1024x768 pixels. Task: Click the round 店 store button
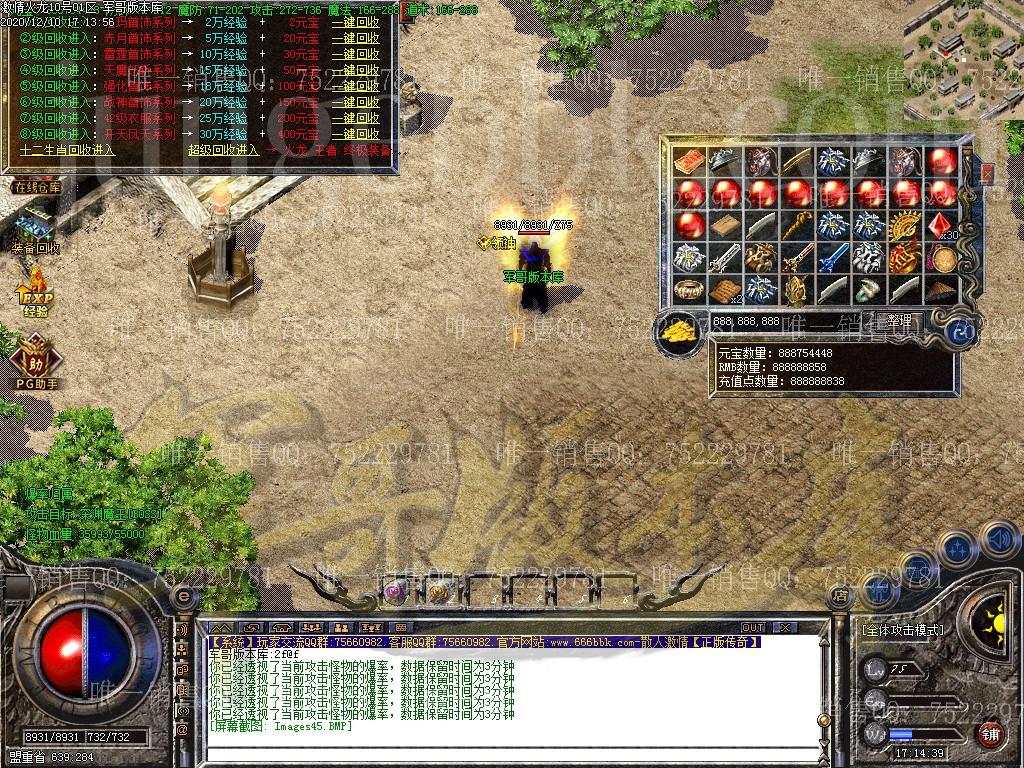click(x=840, y=596)
